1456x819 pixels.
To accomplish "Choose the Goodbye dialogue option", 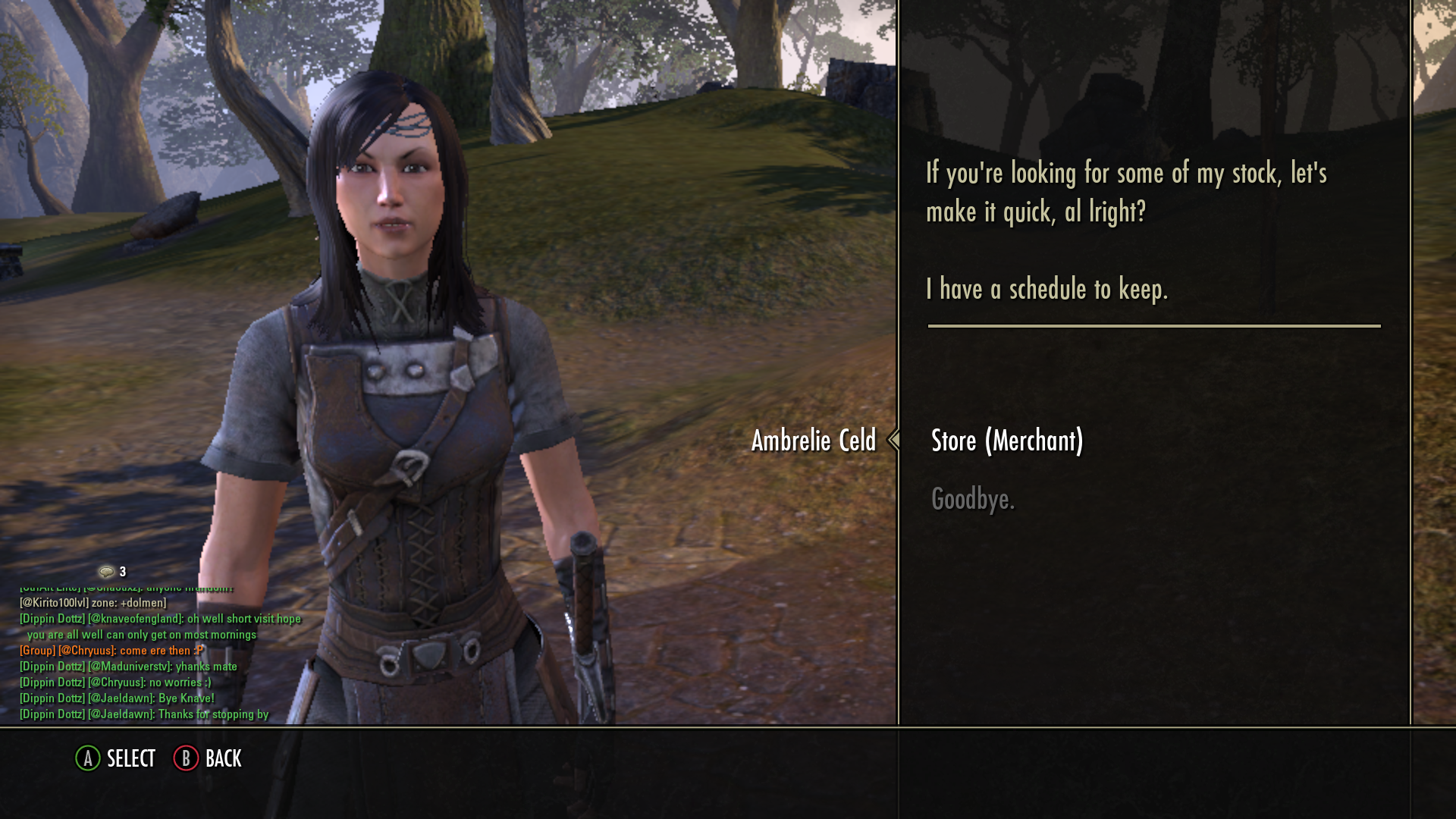I will tap(972, 499).
